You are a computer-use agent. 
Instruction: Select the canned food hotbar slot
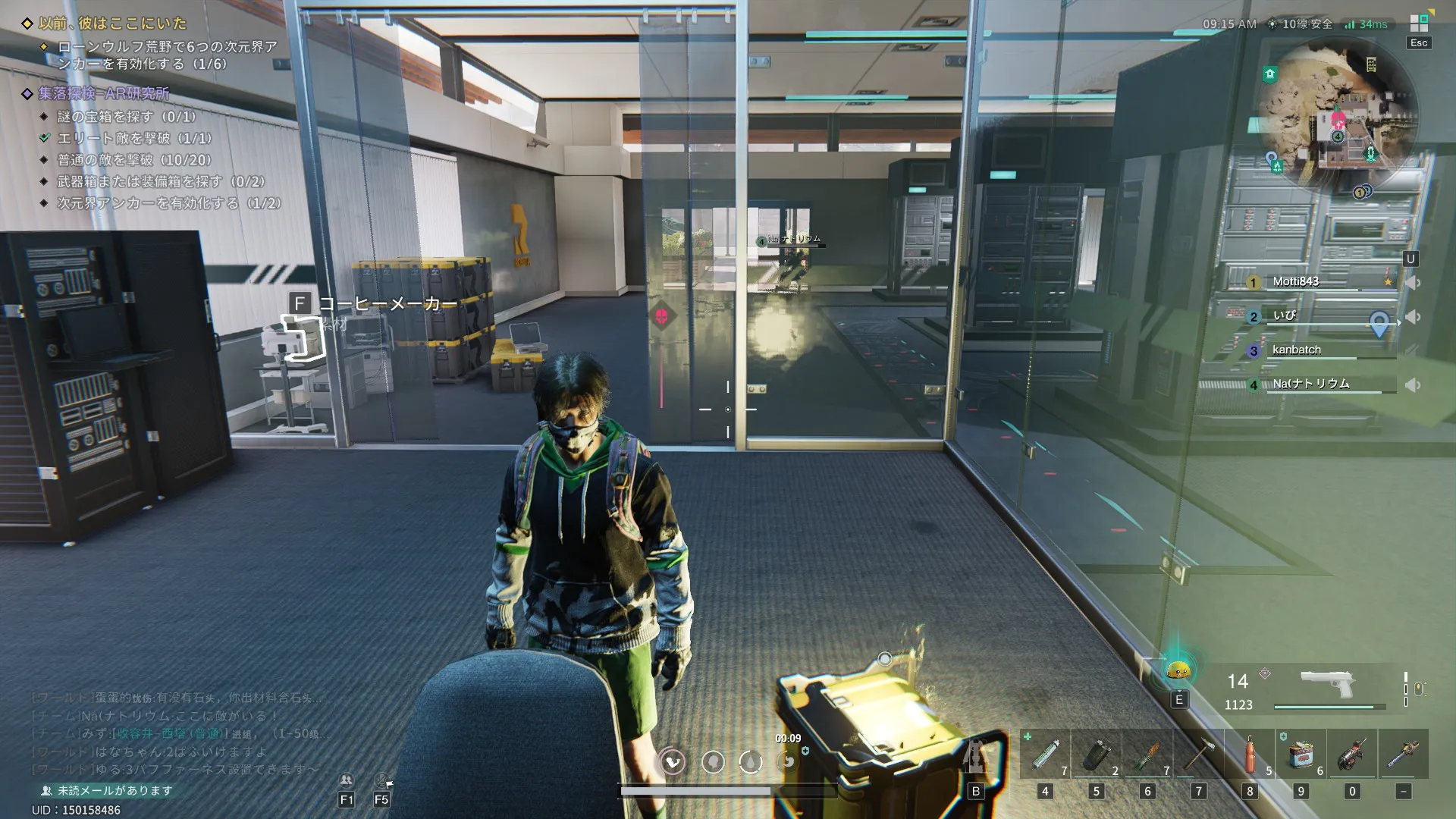coord(1301,755)
